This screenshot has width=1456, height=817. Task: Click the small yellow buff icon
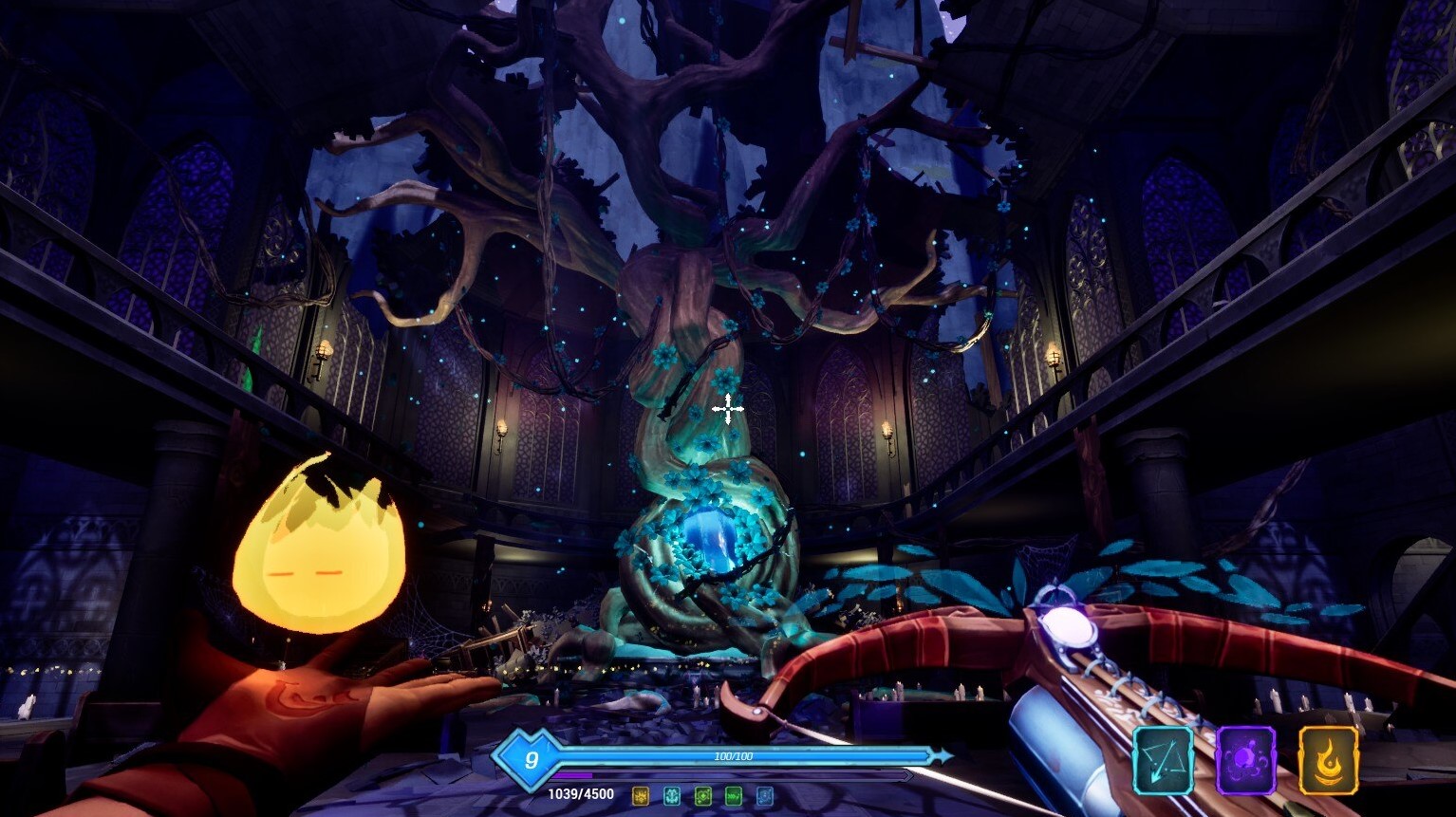(641, 795)
